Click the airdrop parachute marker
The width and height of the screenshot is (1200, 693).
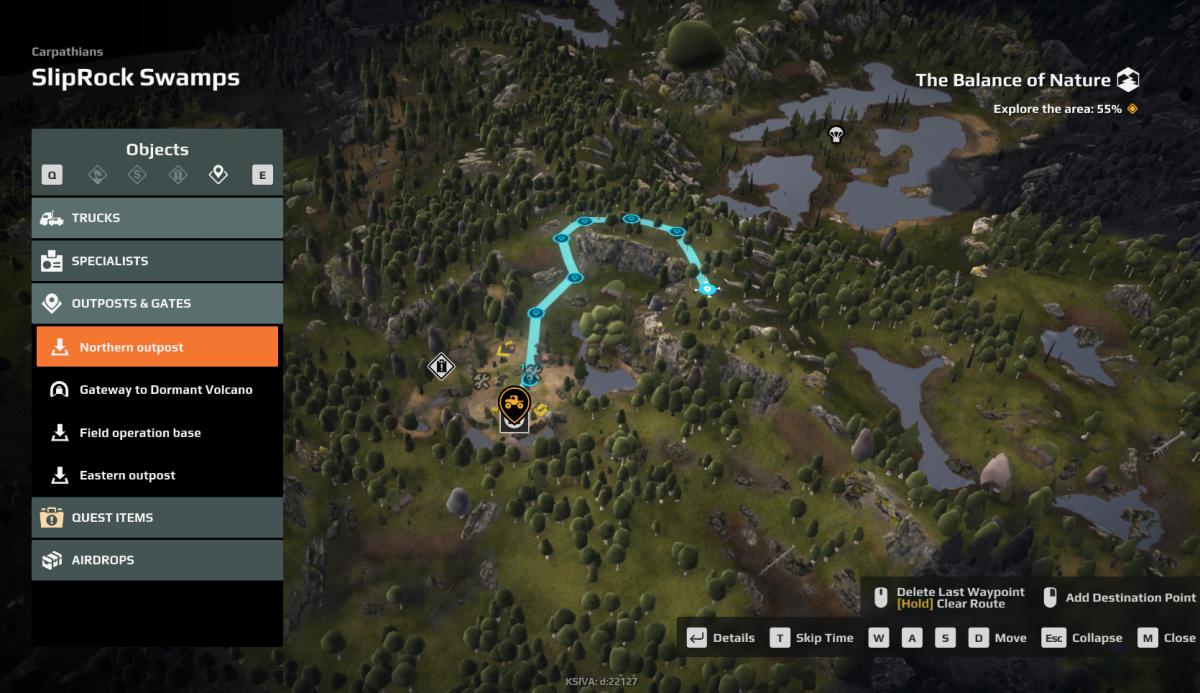(x=835, y=133)
